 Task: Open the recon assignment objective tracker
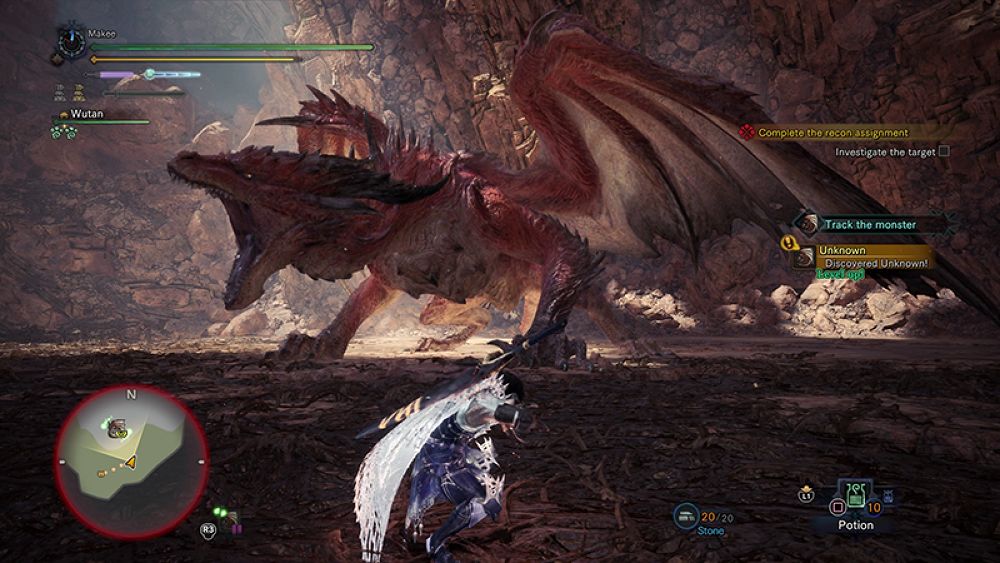(x=832, y=132)
